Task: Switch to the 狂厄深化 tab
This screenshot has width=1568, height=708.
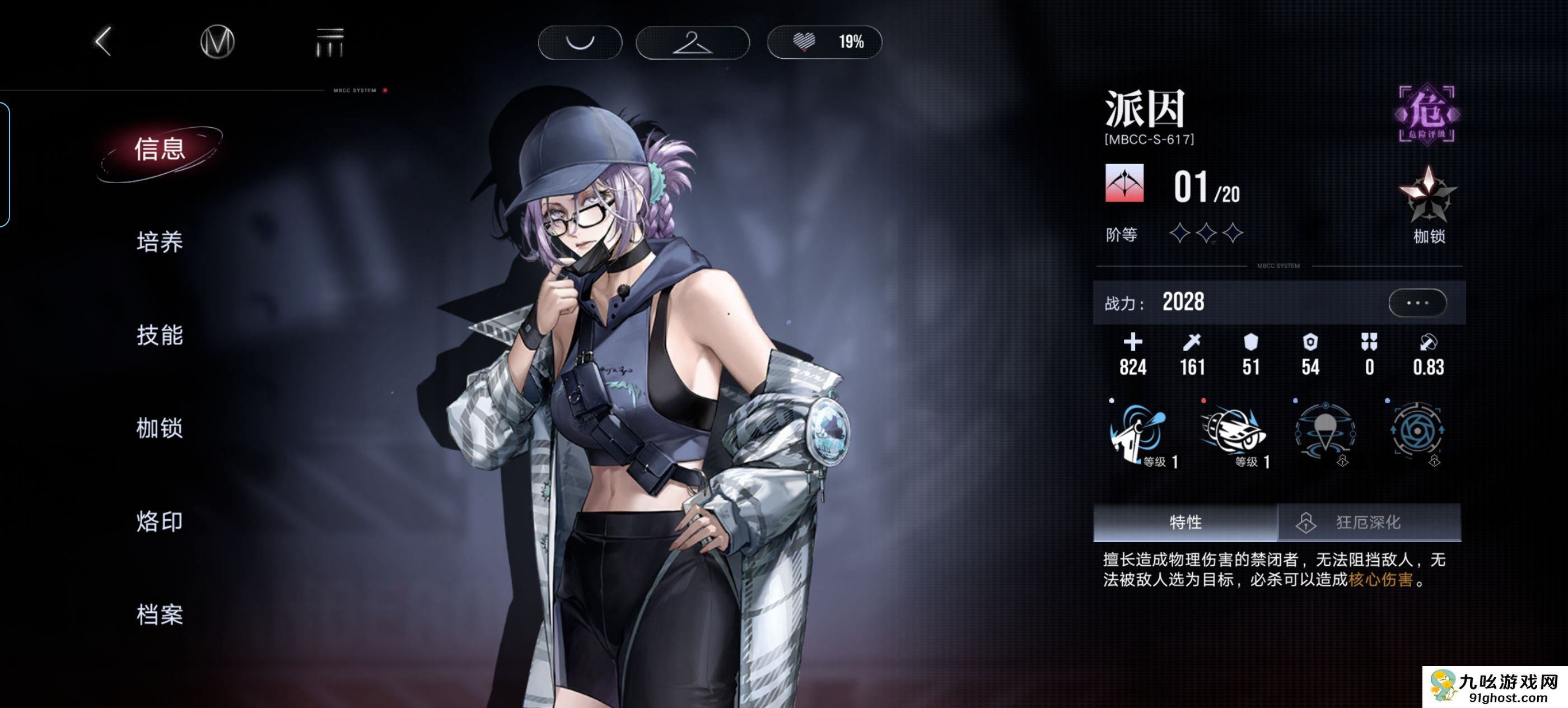Action: pyautogui.click(x=1368, y=521)
